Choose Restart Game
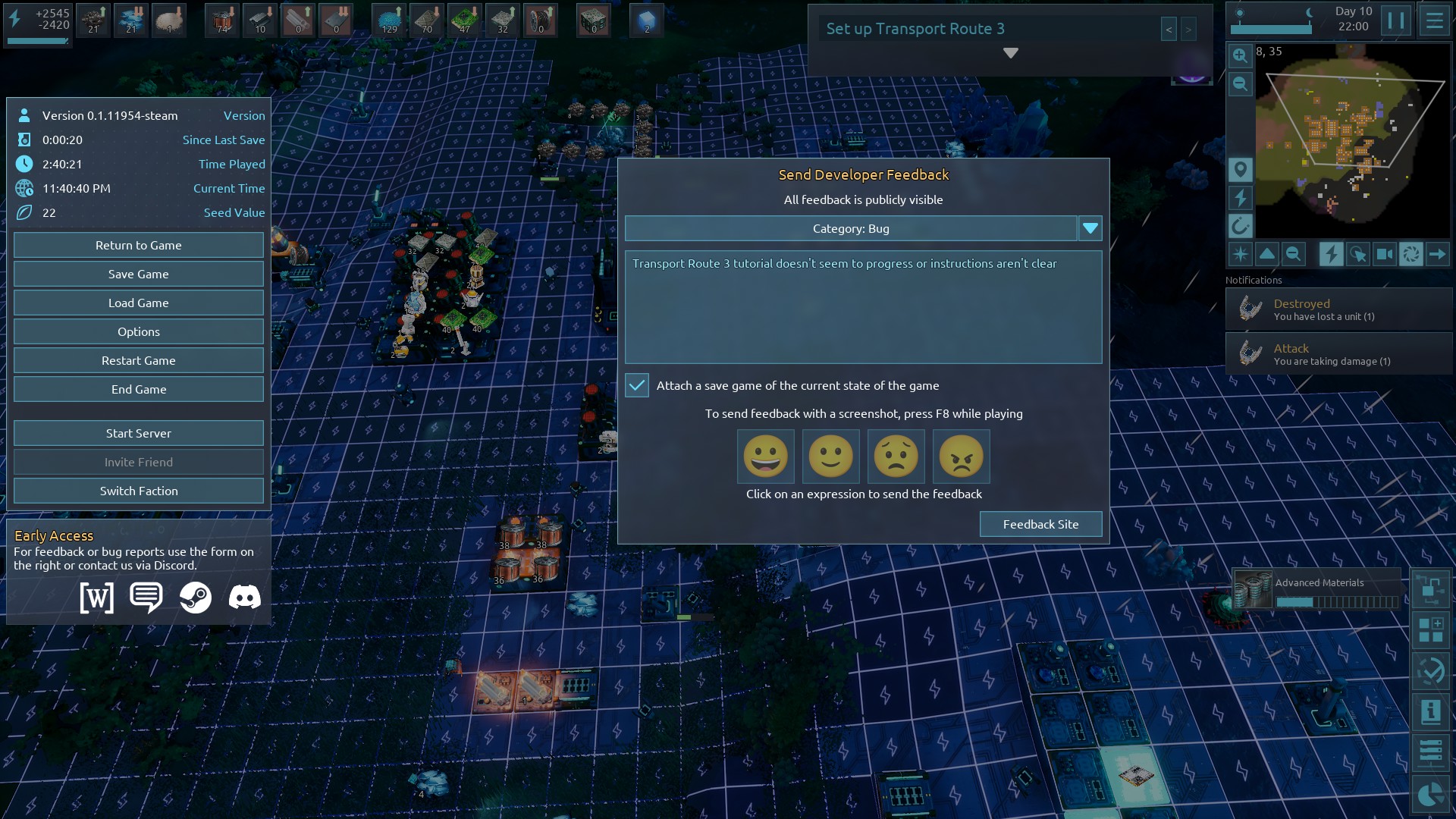1456x819 pixels. click(138, 360)
